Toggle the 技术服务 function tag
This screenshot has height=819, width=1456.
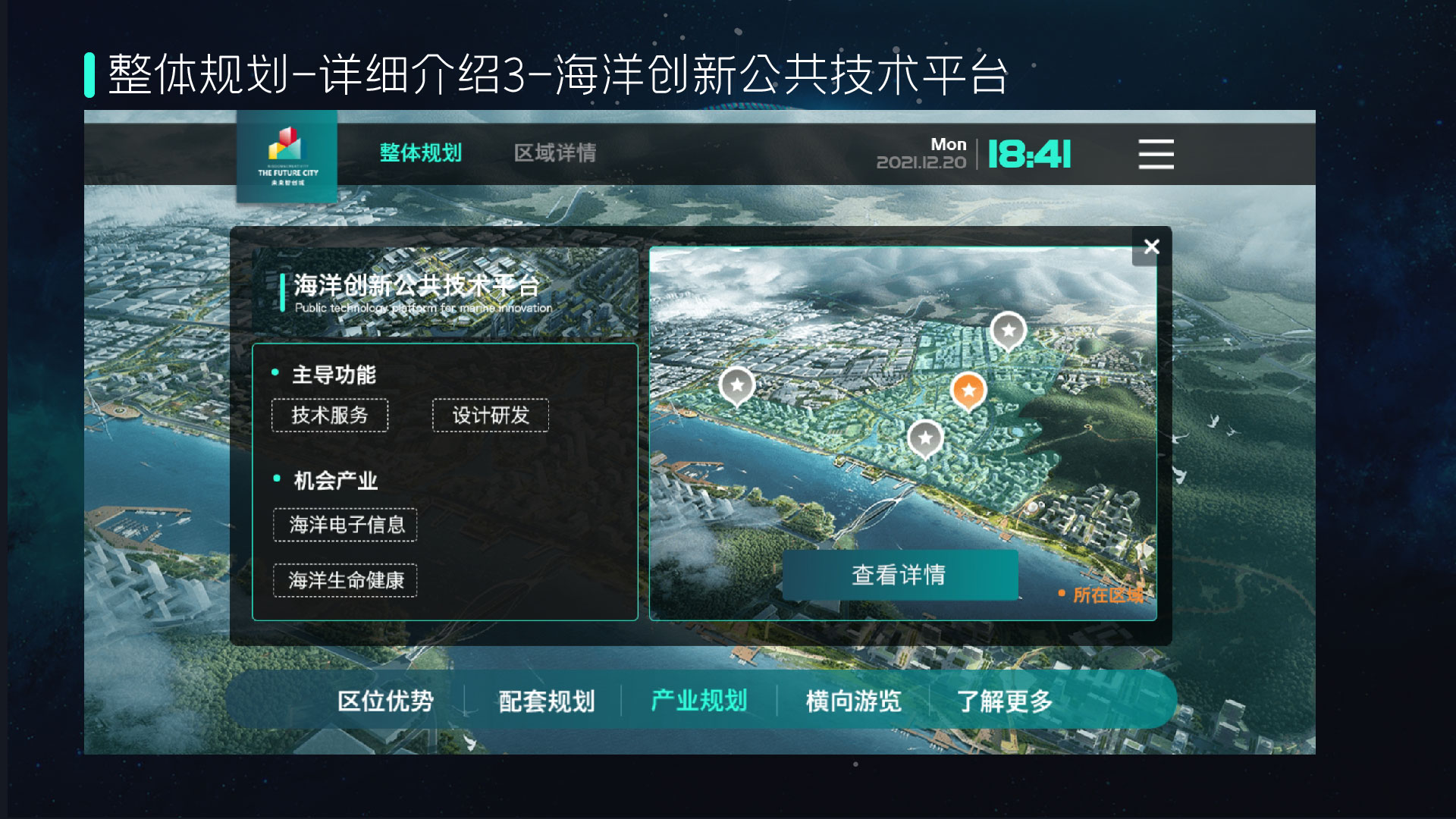[330, 415]
